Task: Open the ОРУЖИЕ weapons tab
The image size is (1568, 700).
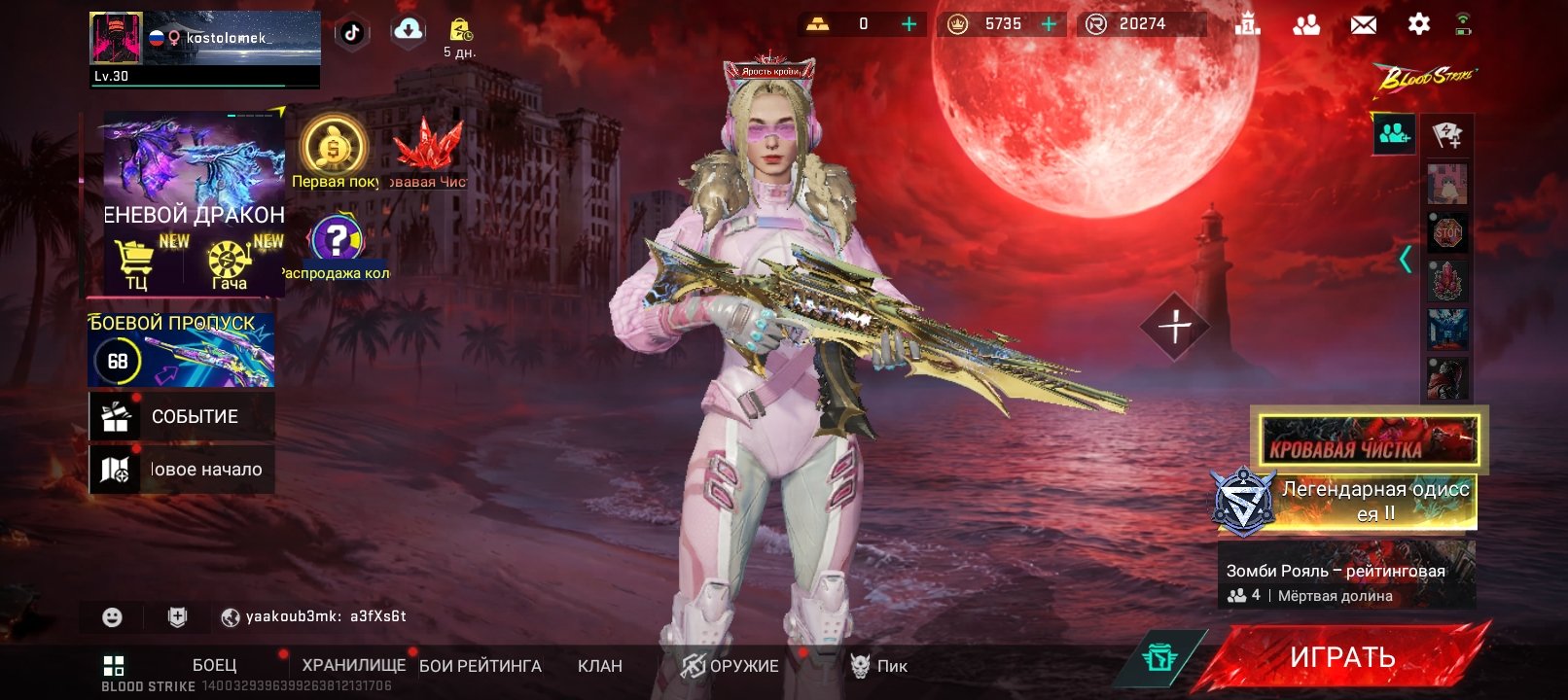Action: point(731,666)
